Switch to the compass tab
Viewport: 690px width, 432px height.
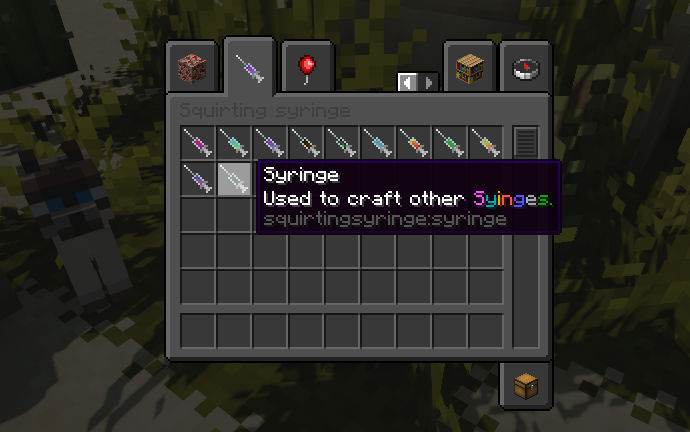click(x=525, y=69)
